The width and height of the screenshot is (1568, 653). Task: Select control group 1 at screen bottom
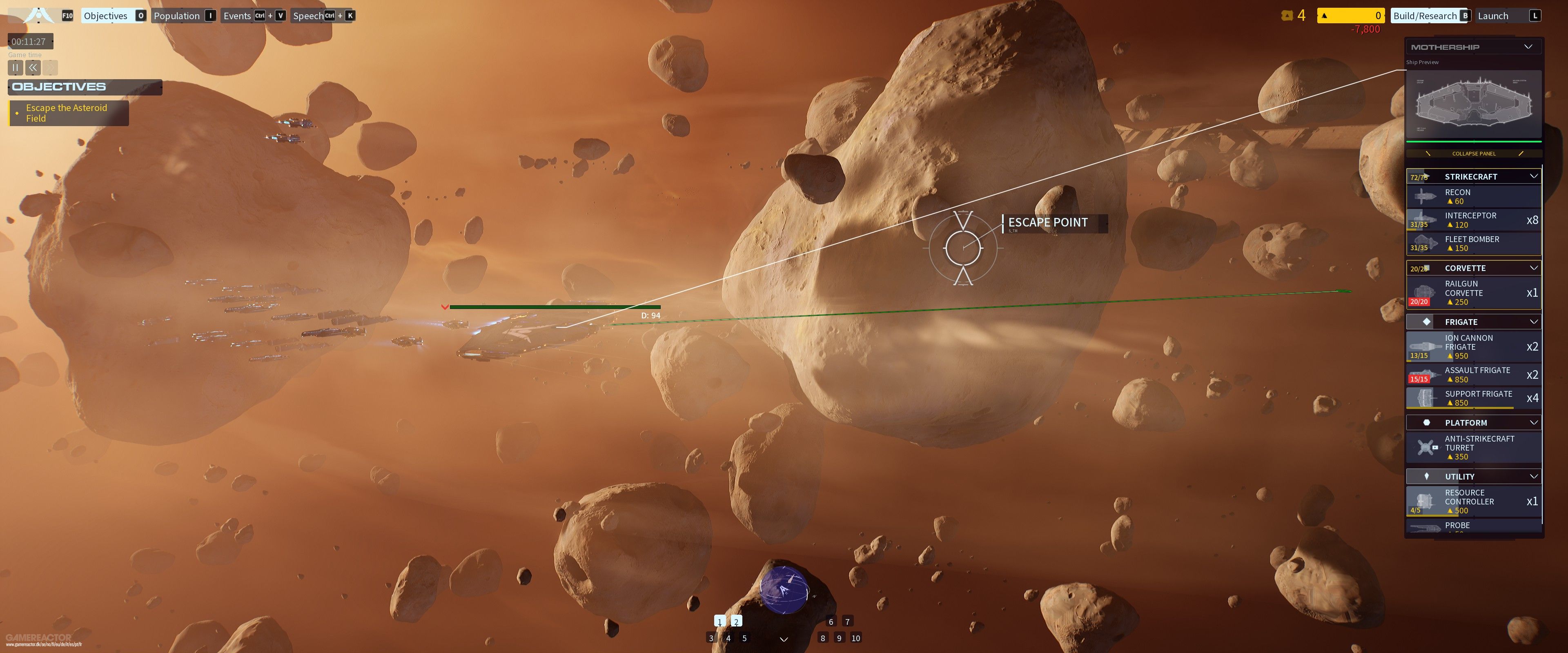click(x=719, y=621)
